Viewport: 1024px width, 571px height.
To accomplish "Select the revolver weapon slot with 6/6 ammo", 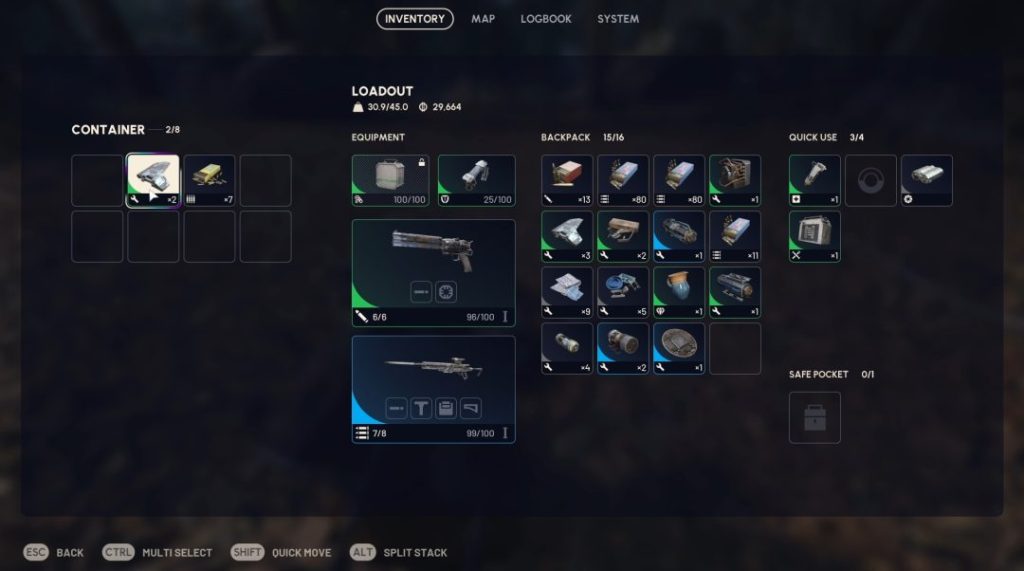I will (433, 273).
